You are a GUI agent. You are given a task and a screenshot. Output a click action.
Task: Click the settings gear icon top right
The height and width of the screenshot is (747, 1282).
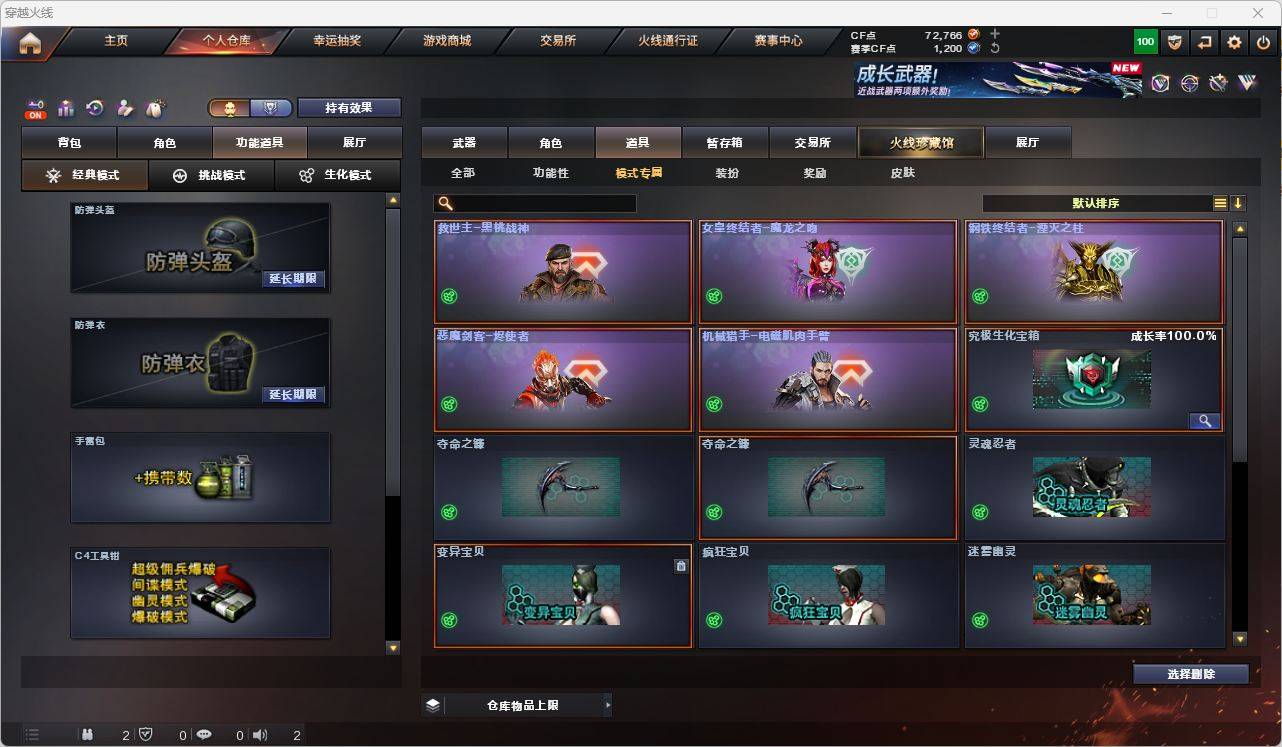pos(1233,41)
